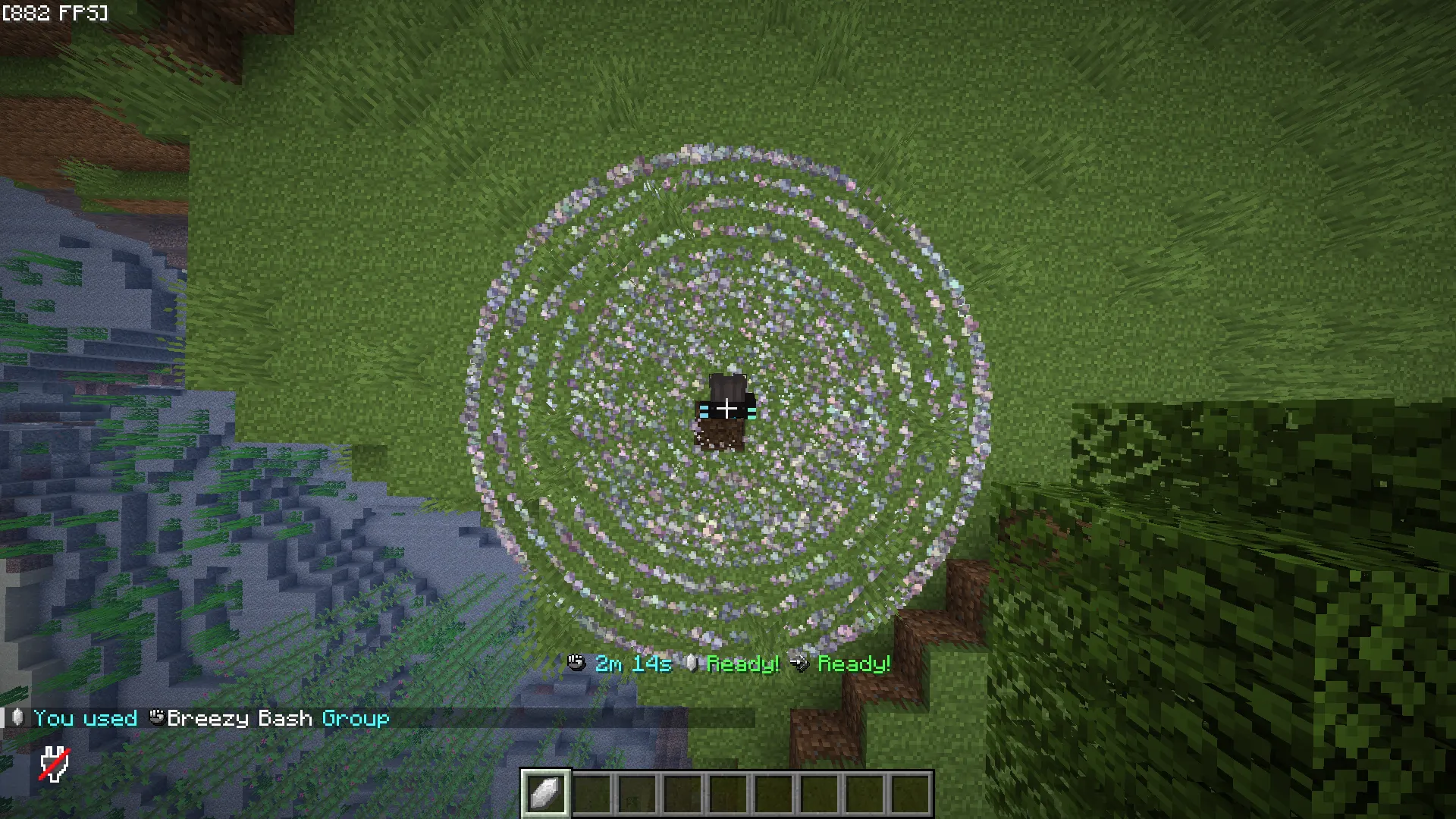Click the Breezy Bash text in chat
Screen dimensions: 1456x819
[241, 718]
